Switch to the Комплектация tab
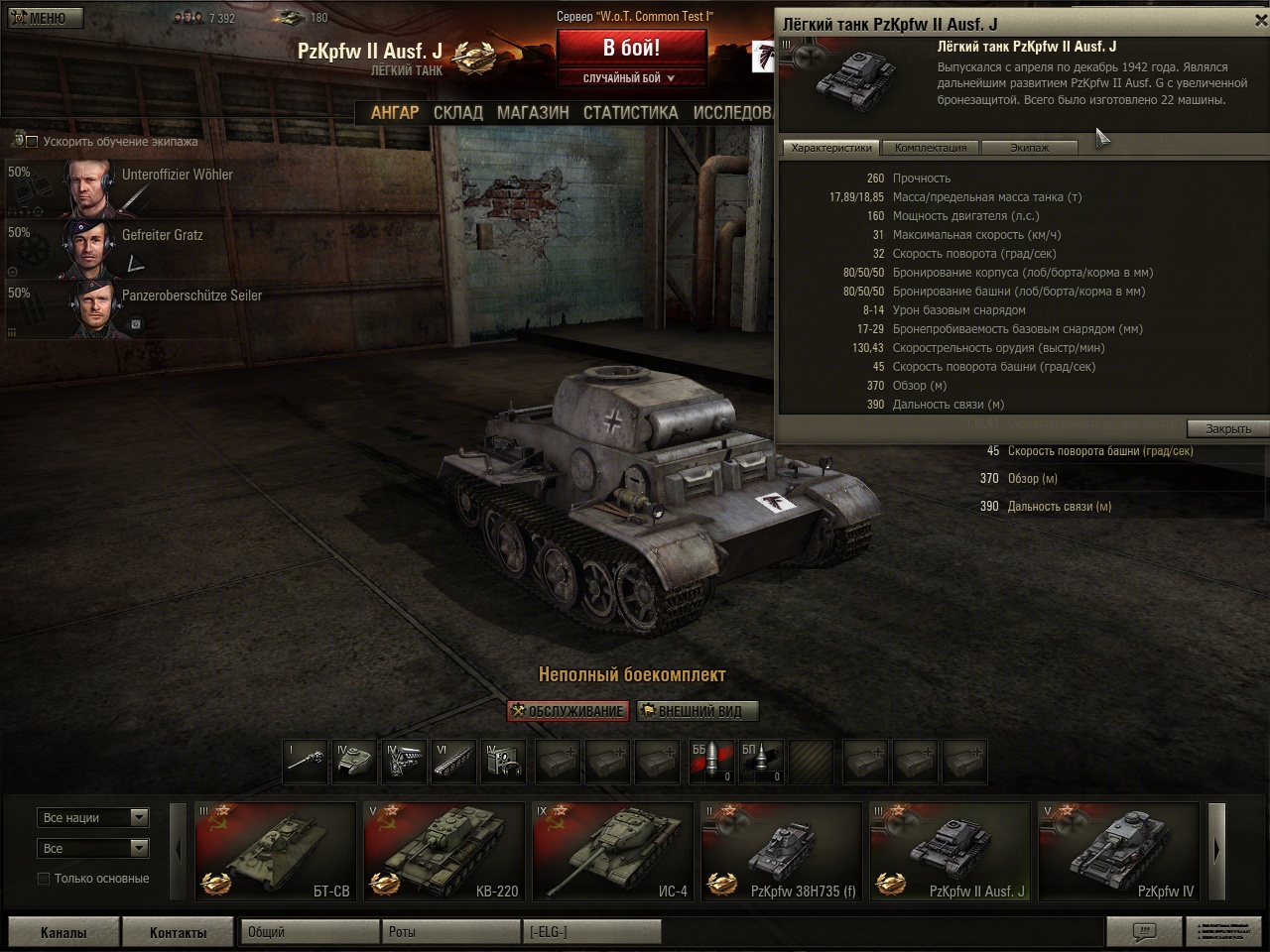Screen dimensions: 1270x952 [931, 148]
